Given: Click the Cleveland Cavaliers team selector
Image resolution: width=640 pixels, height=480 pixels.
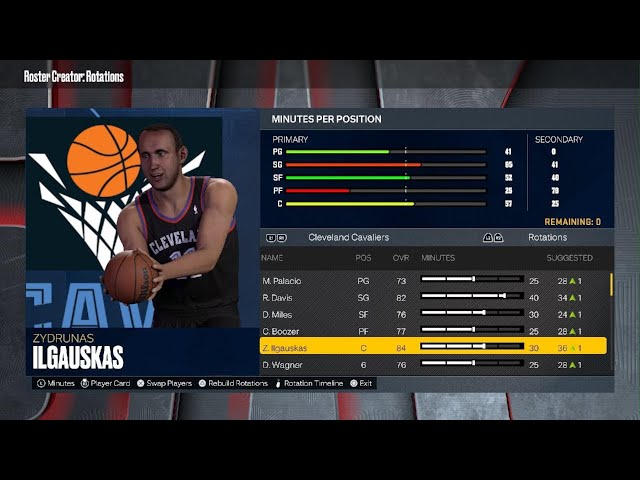Looking at the screenshot, I should click(x=348, y=238).
